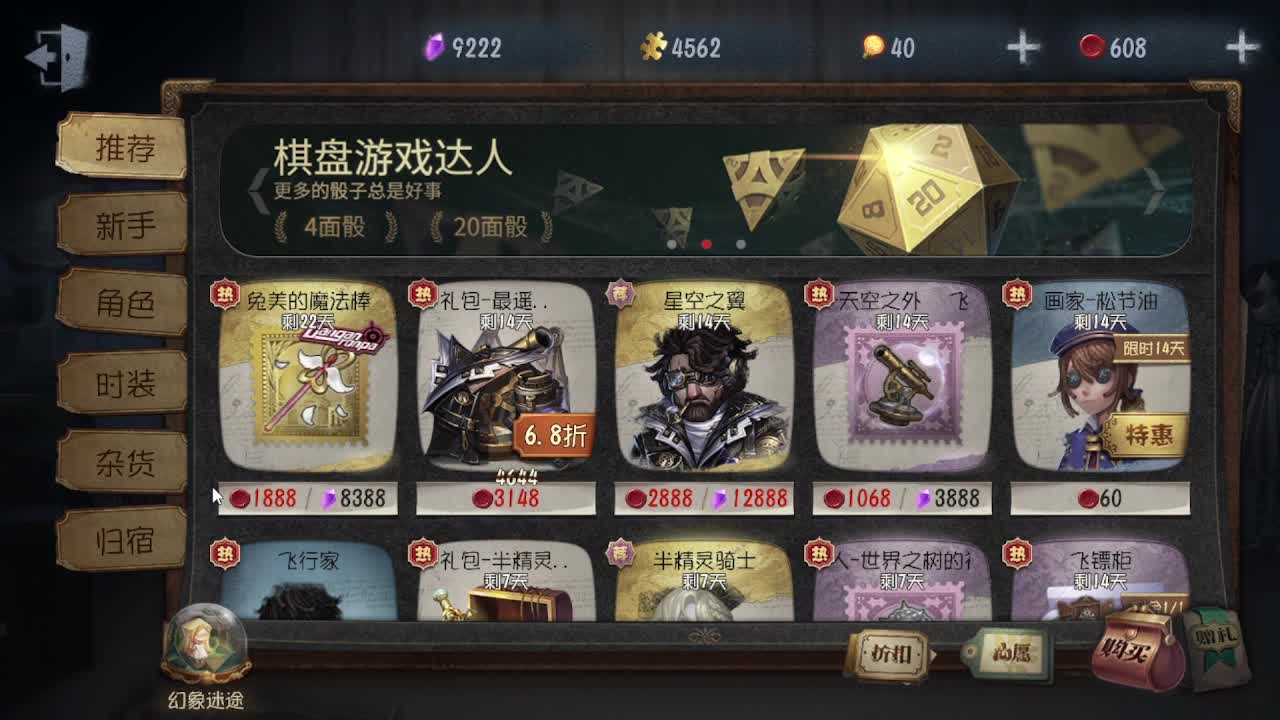Select the third banner carousel dot
This screenshot has height=720, width=1280.
coord(740,242)
